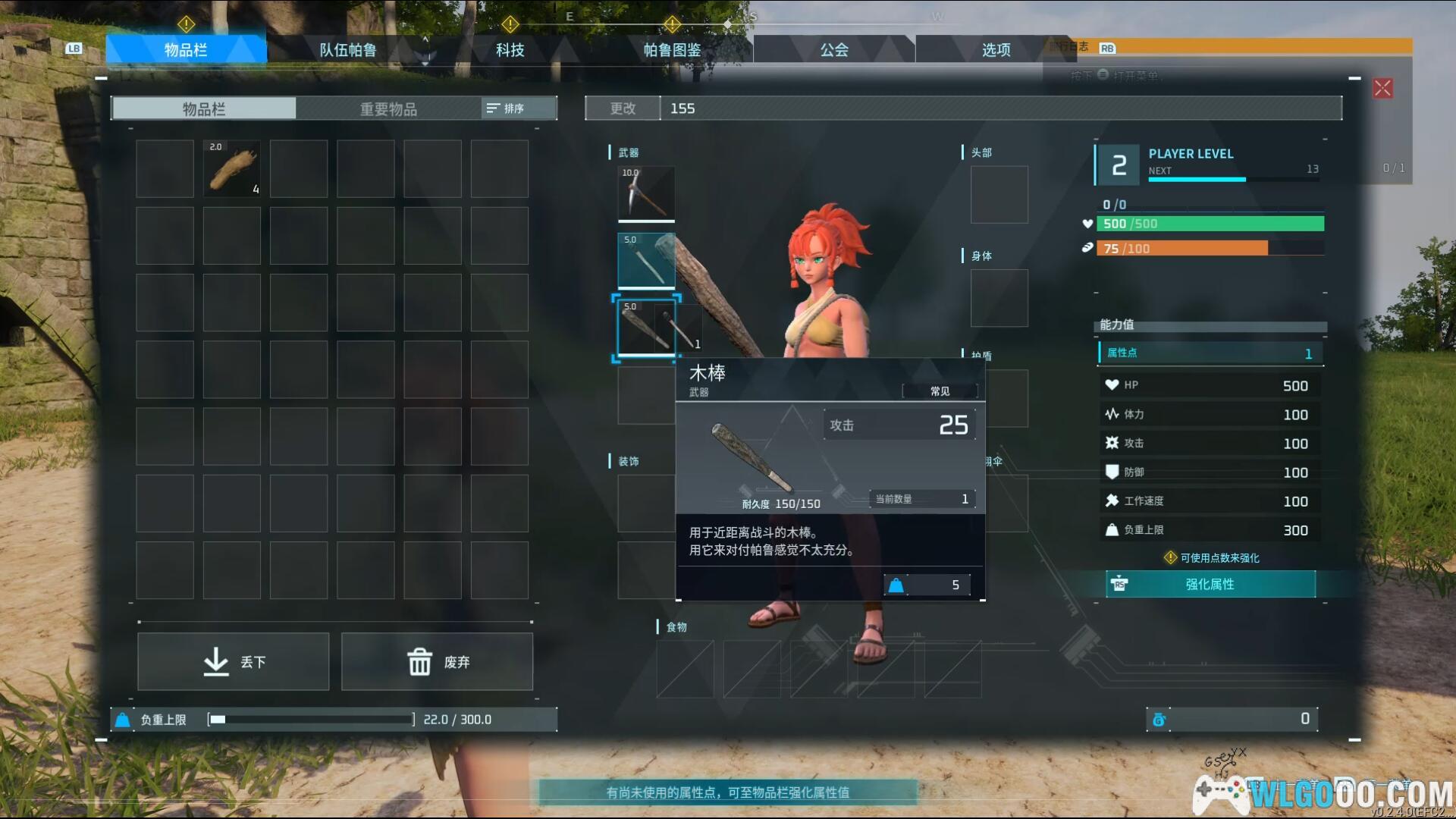This screenshot has height=819, width=1456.
Task: Select the empty 头部 equipment slot
Action: click(x=999, y=195)
